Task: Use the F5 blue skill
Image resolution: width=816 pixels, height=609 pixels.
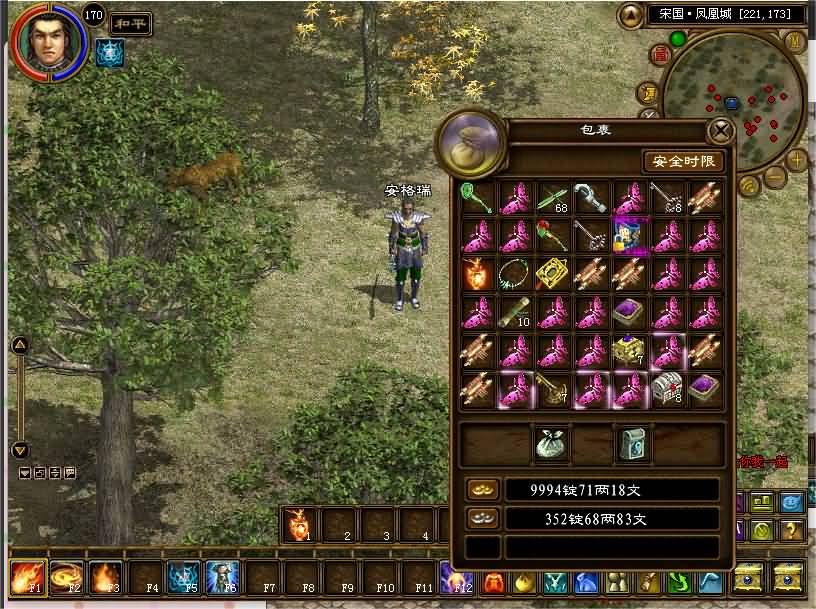Action: [x=182, y=577]
